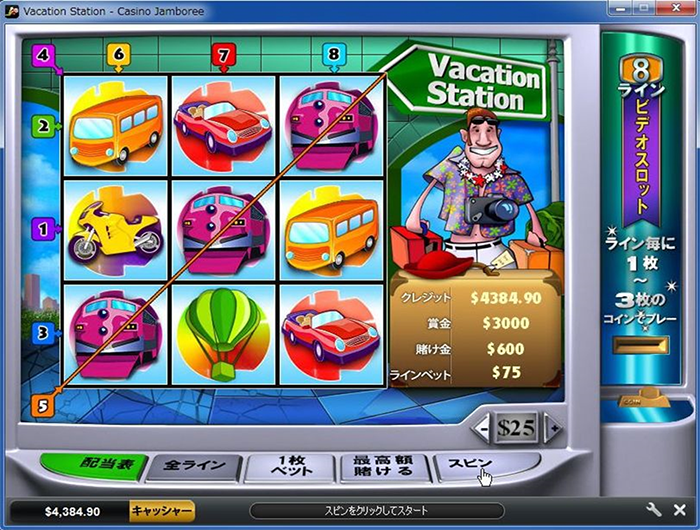
Task: Open the wrench settings icon
Action: [x=655, y=510]
